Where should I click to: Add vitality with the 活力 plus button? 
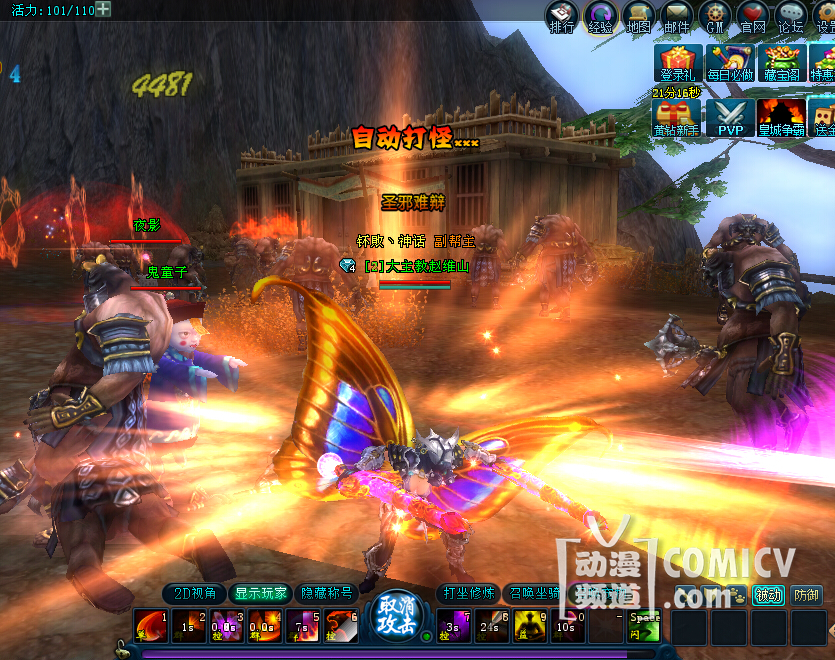click(x=103, y=9)
